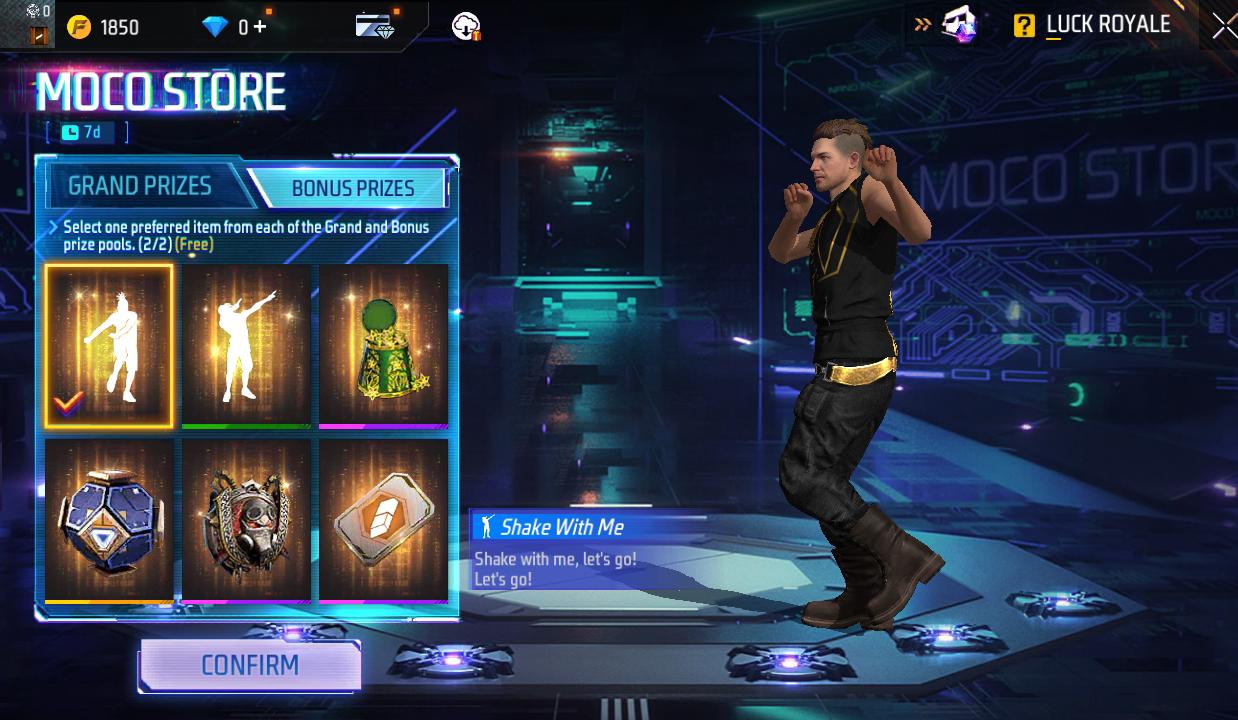This screenshot has width=1238, height=720.
Task: Add diamonds with the plus button
Action: coord(260,27)
